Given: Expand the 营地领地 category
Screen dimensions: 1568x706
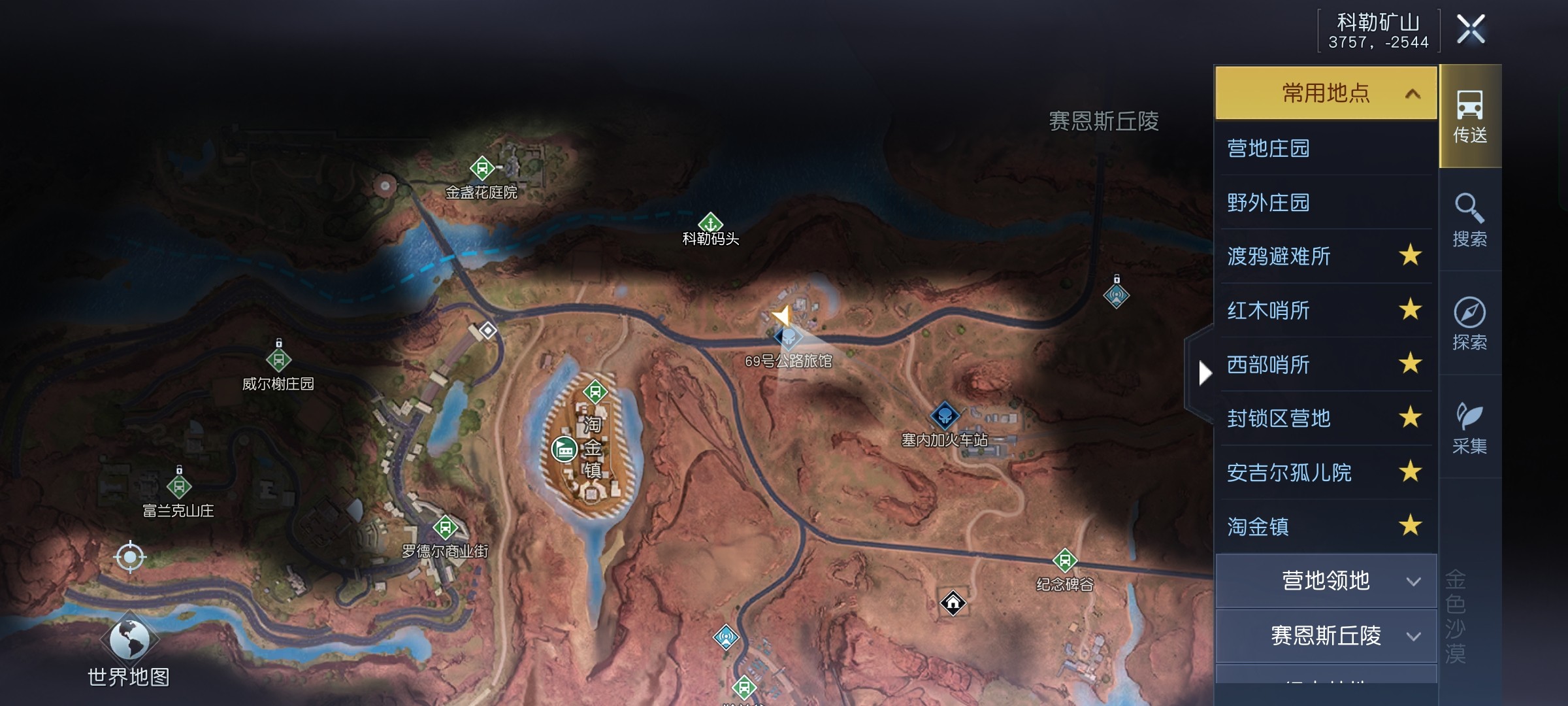Looking at the screenshot, I should [x=1326, y=580].
